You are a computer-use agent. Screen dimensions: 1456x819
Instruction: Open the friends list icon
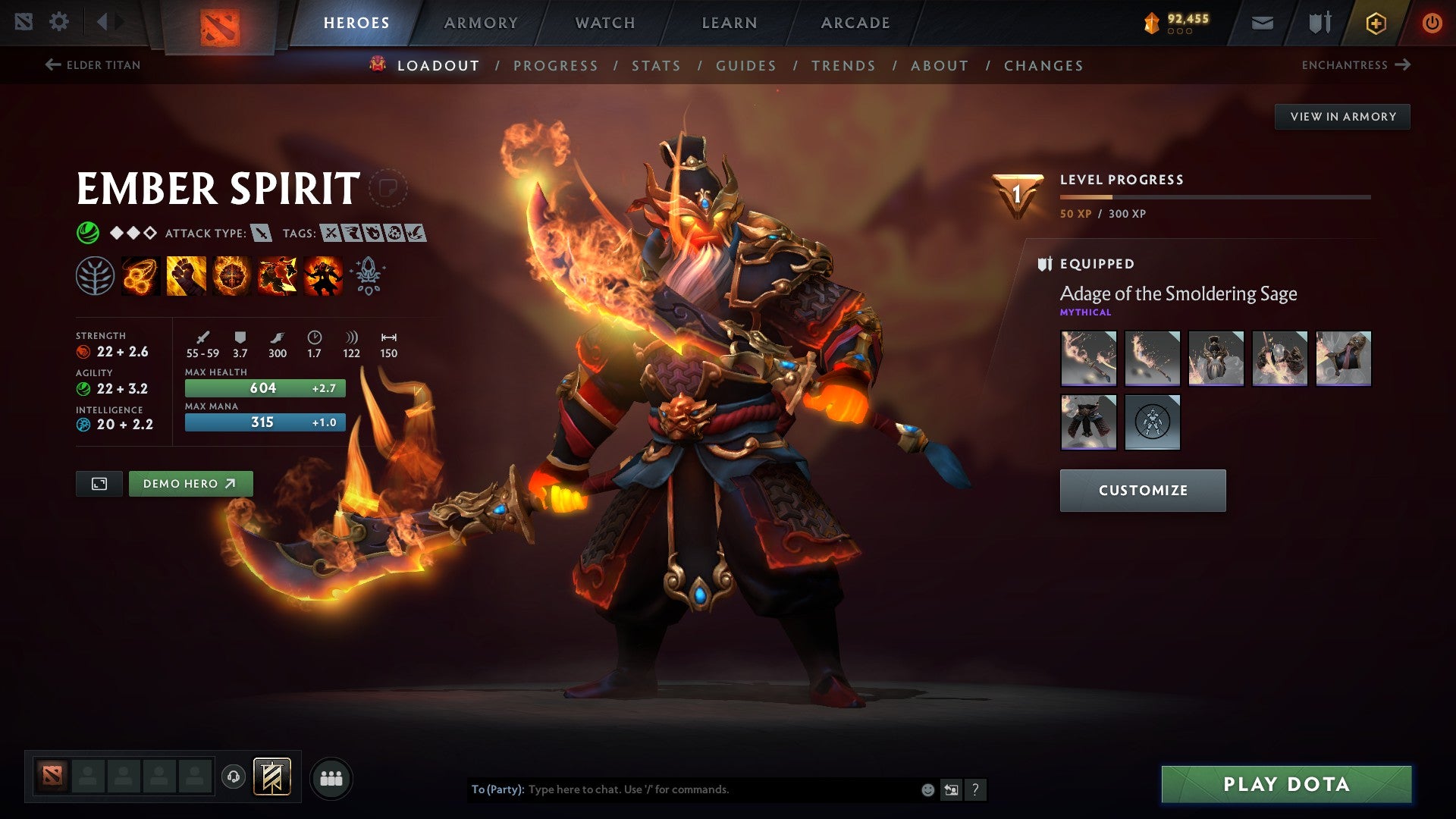coord(331,777)
